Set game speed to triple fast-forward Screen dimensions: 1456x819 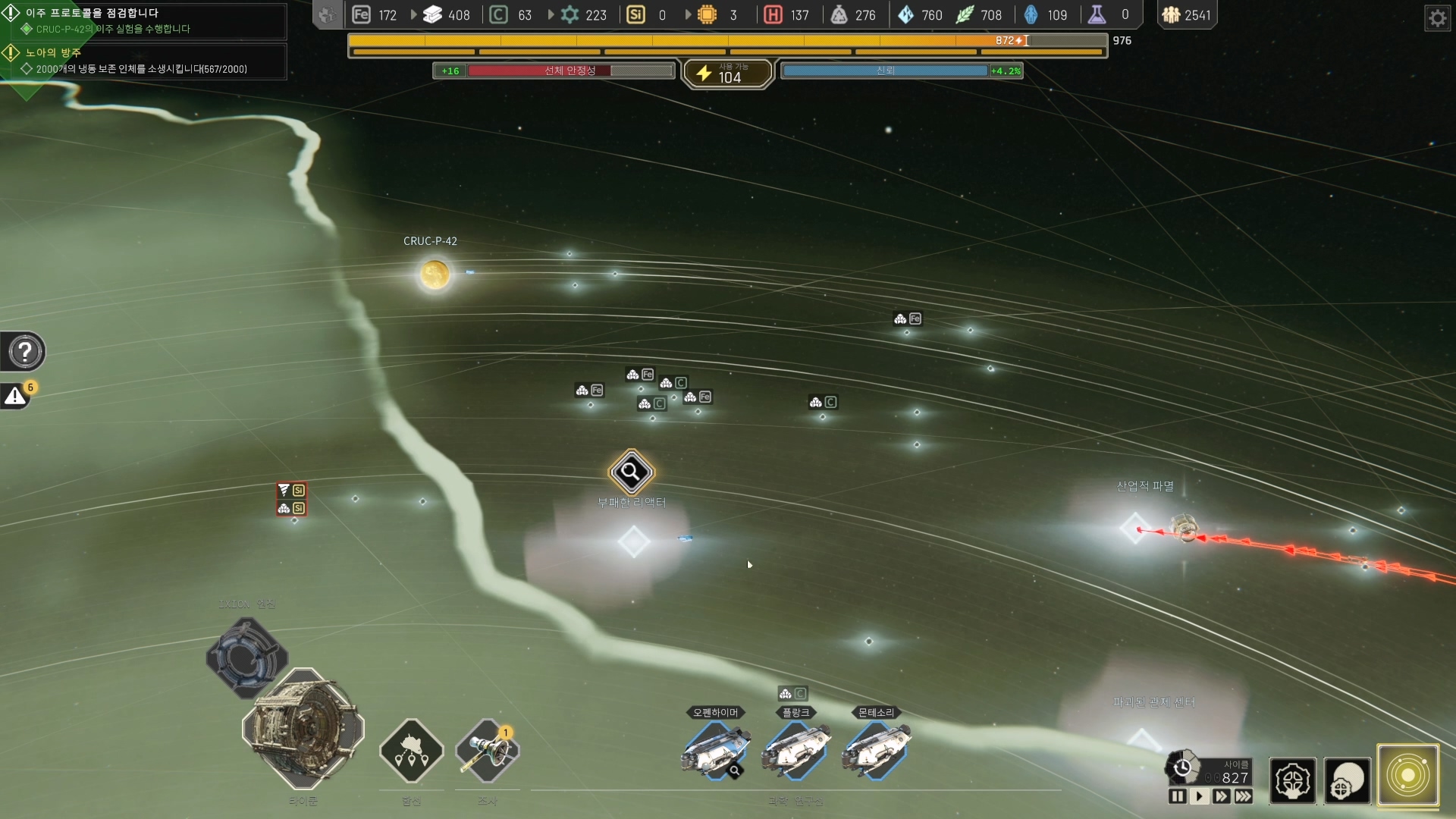coord(1244,796)
